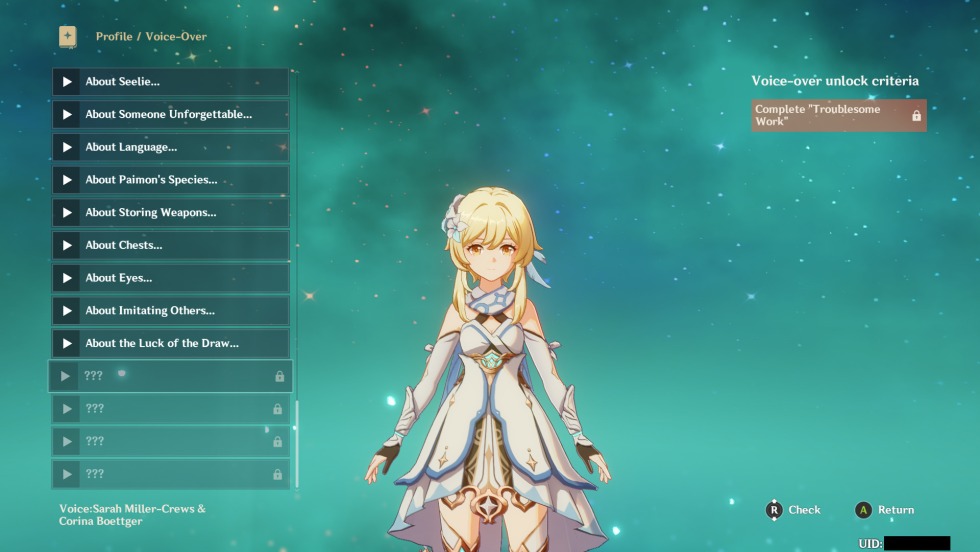Open the Profile book icon
The width and height of the screenshot is (980, 552).
click(x=67, y=36)
